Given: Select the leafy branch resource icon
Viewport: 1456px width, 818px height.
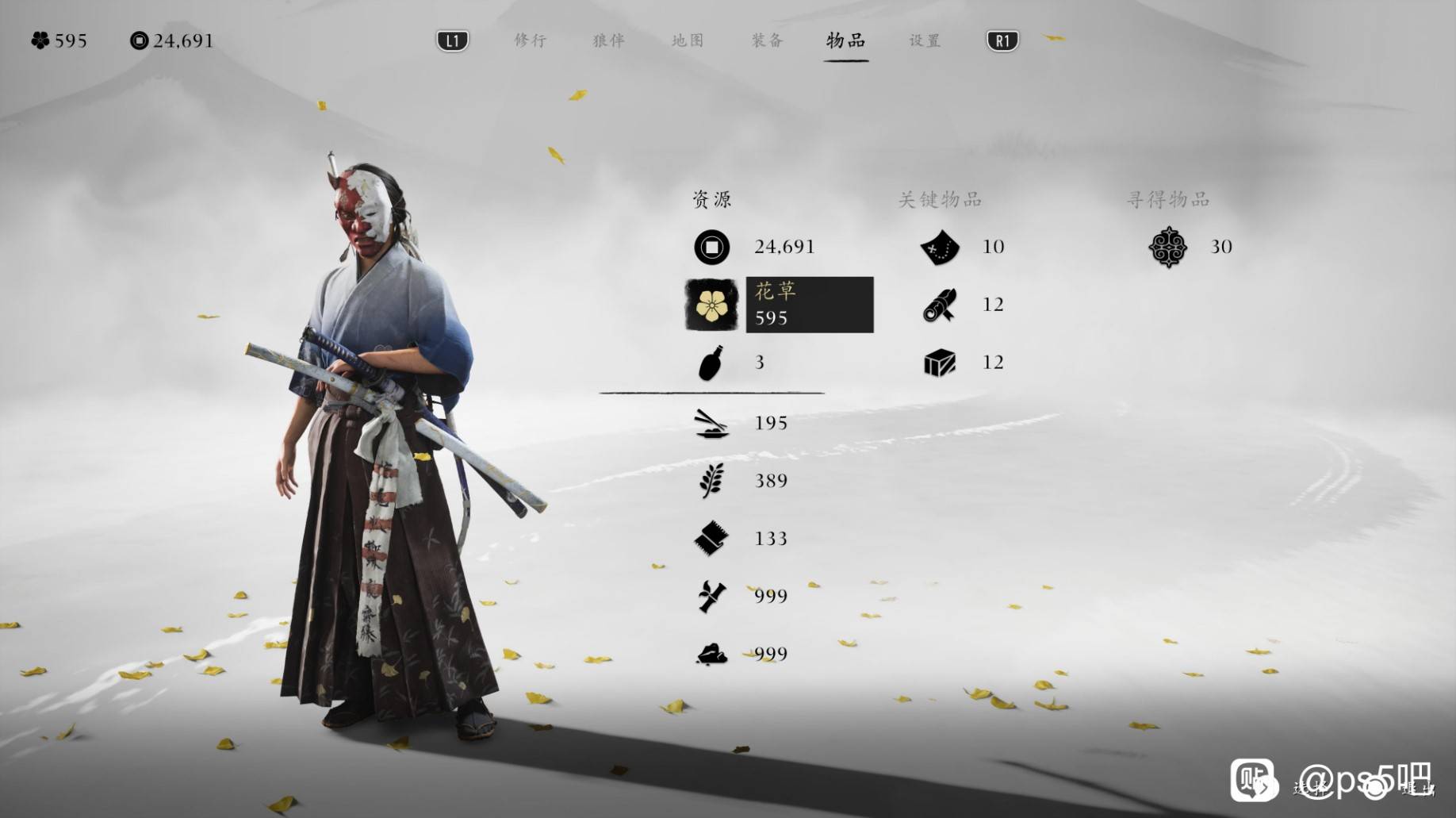Looking at the screenshot, I should (711, 481).
